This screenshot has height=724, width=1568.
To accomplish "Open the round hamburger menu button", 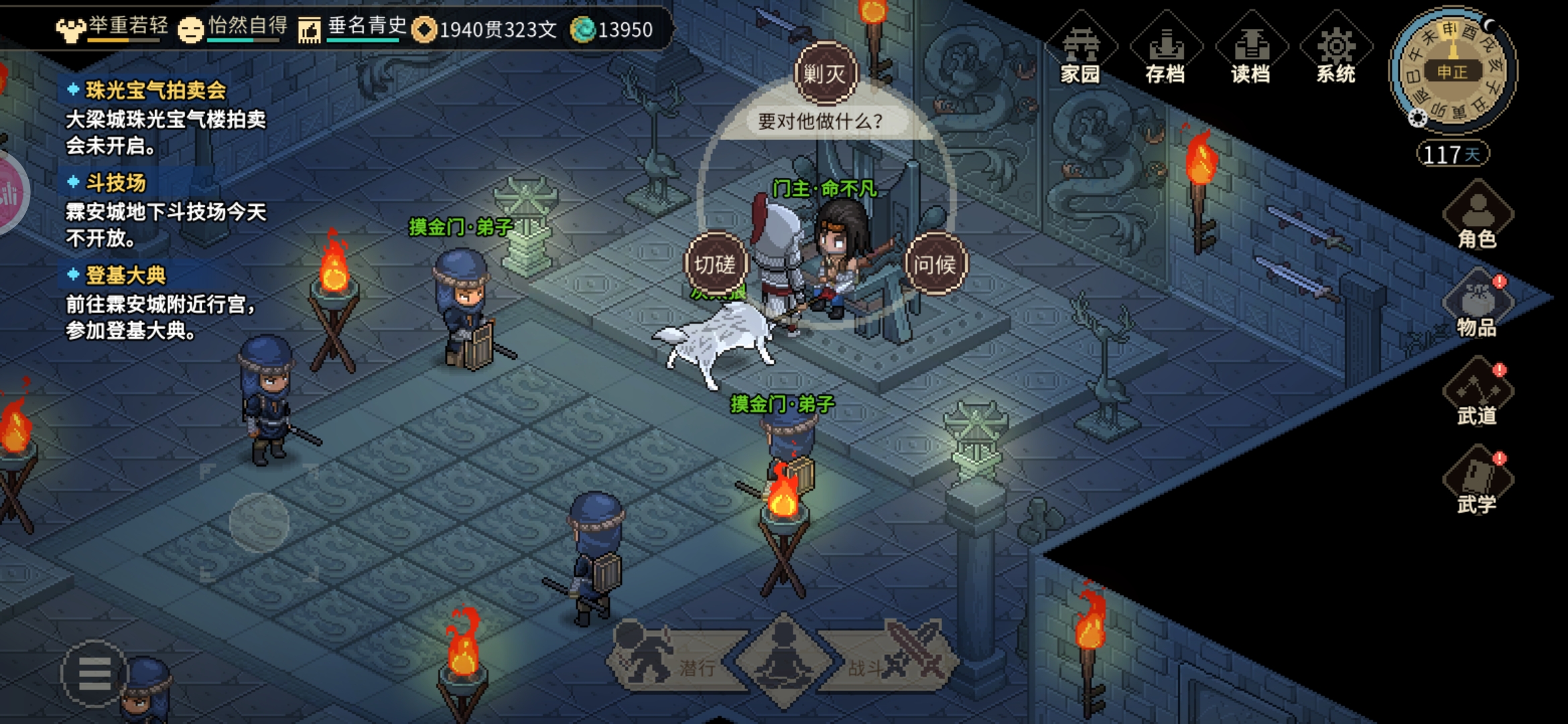I will tap(94, 674).
